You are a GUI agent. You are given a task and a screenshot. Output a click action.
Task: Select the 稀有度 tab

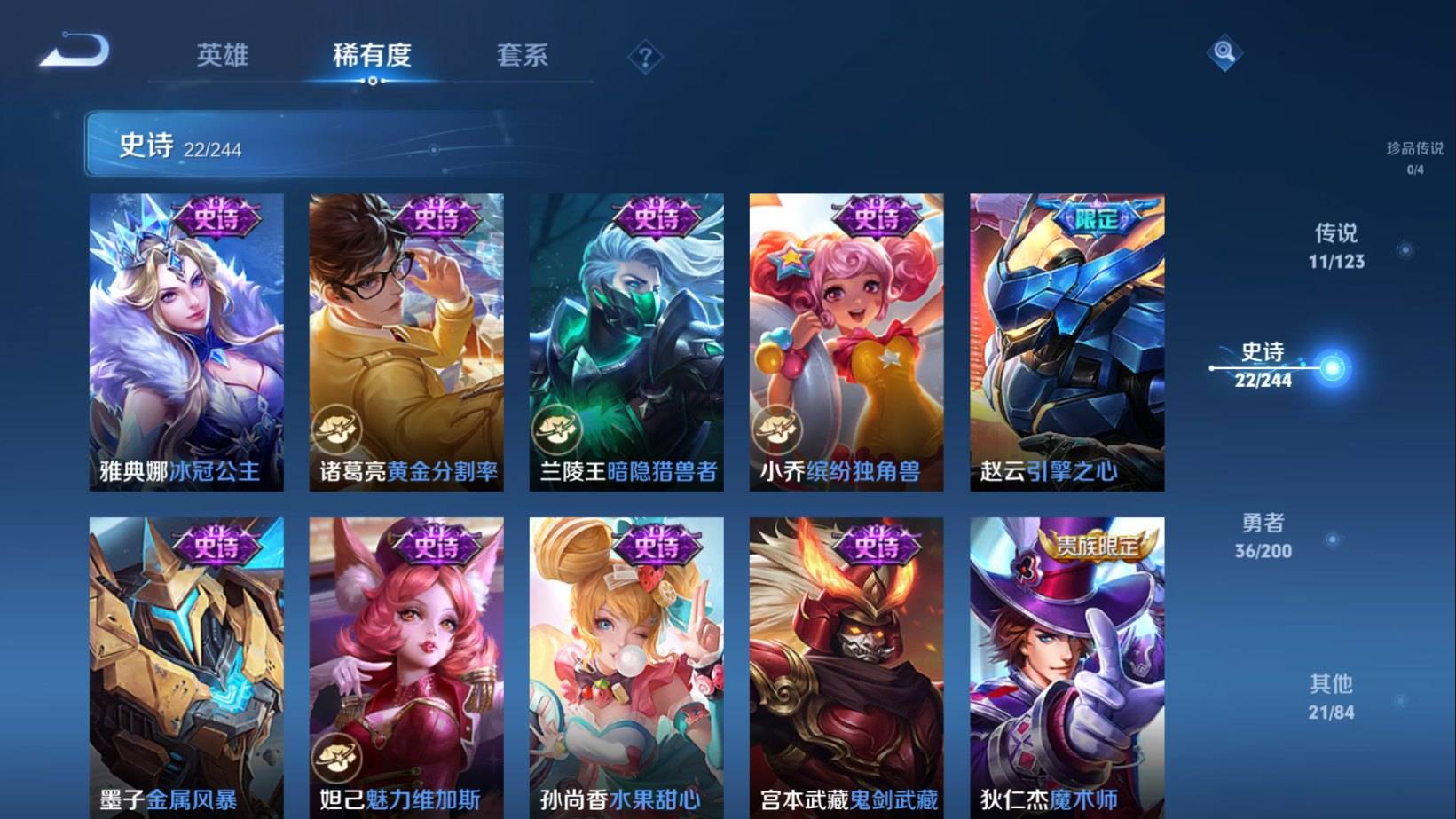click(372, 55)
